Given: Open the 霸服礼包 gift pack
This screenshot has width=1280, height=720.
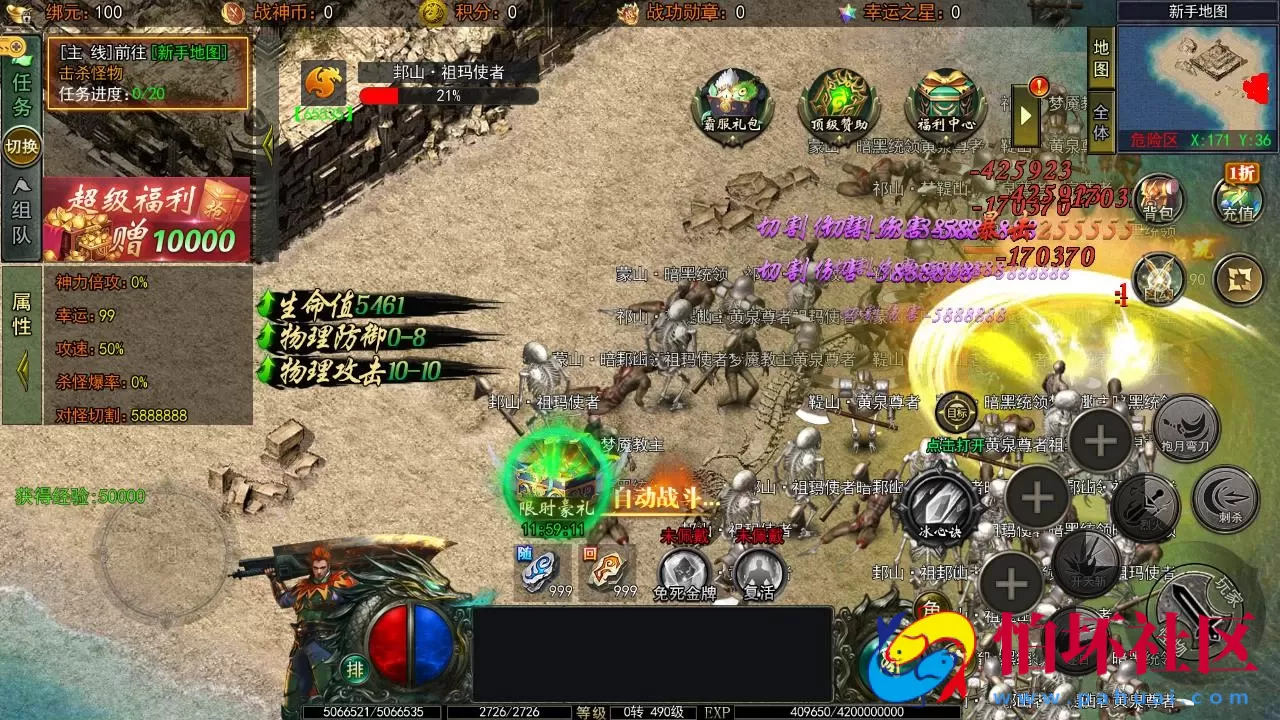Looking at the screenshot, I should 731,100.
